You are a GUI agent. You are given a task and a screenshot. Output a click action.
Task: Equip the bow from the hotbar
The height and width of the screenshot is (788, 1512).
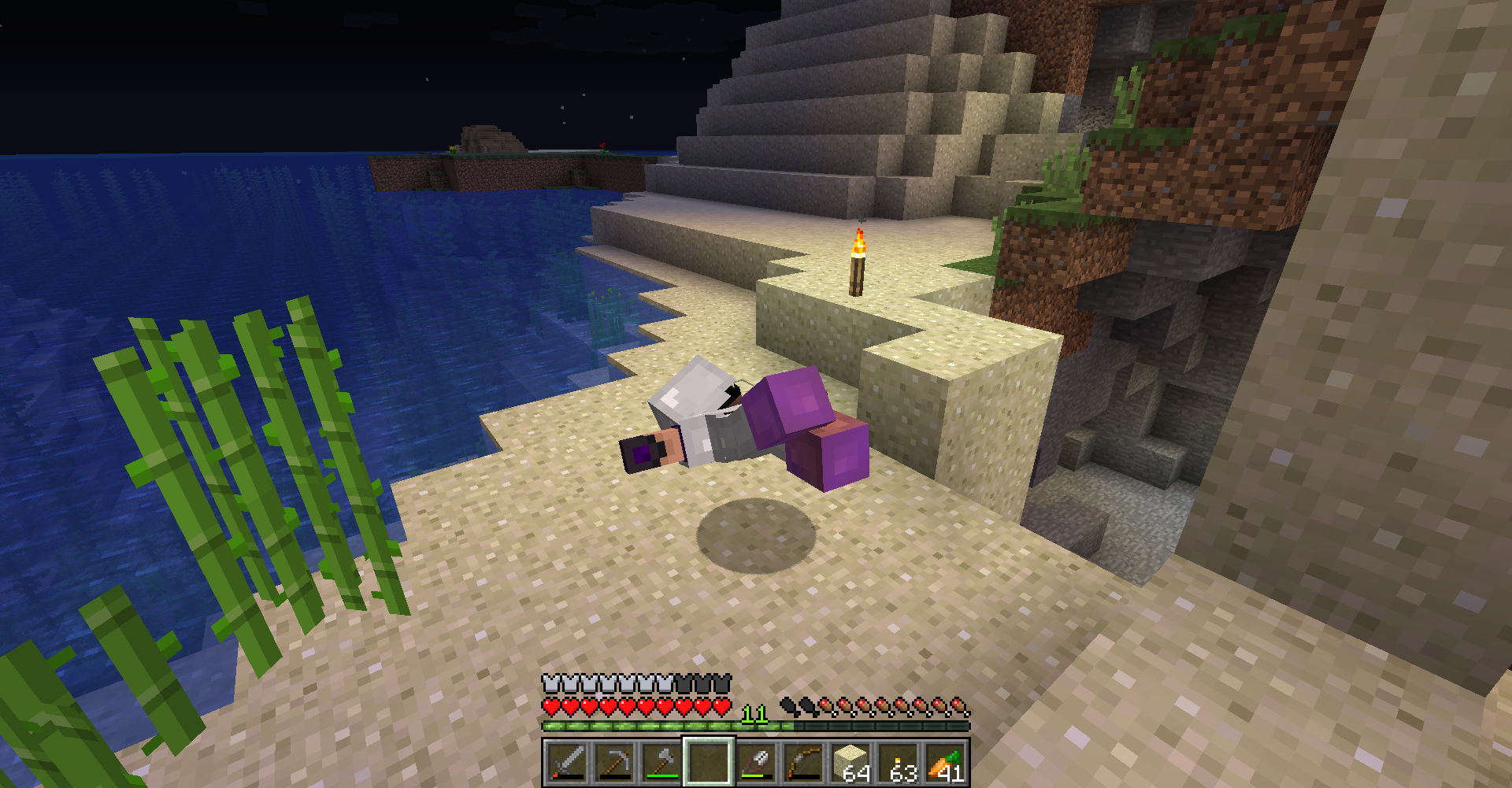point(803,762)
